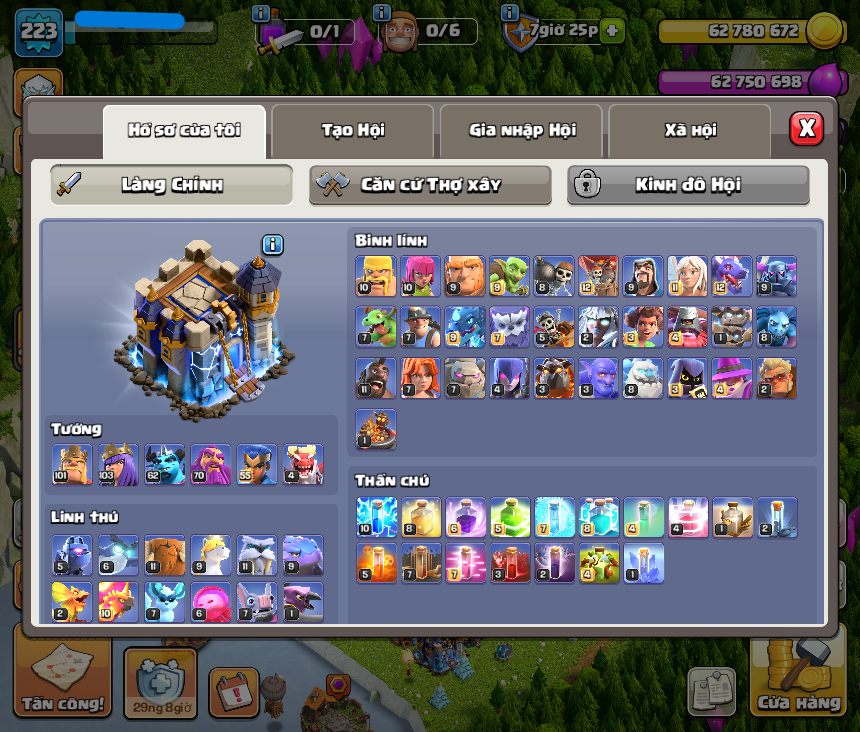This screenshot has width=860, height=732.
Task: Click the Town Hall info button
Action: 273,245
